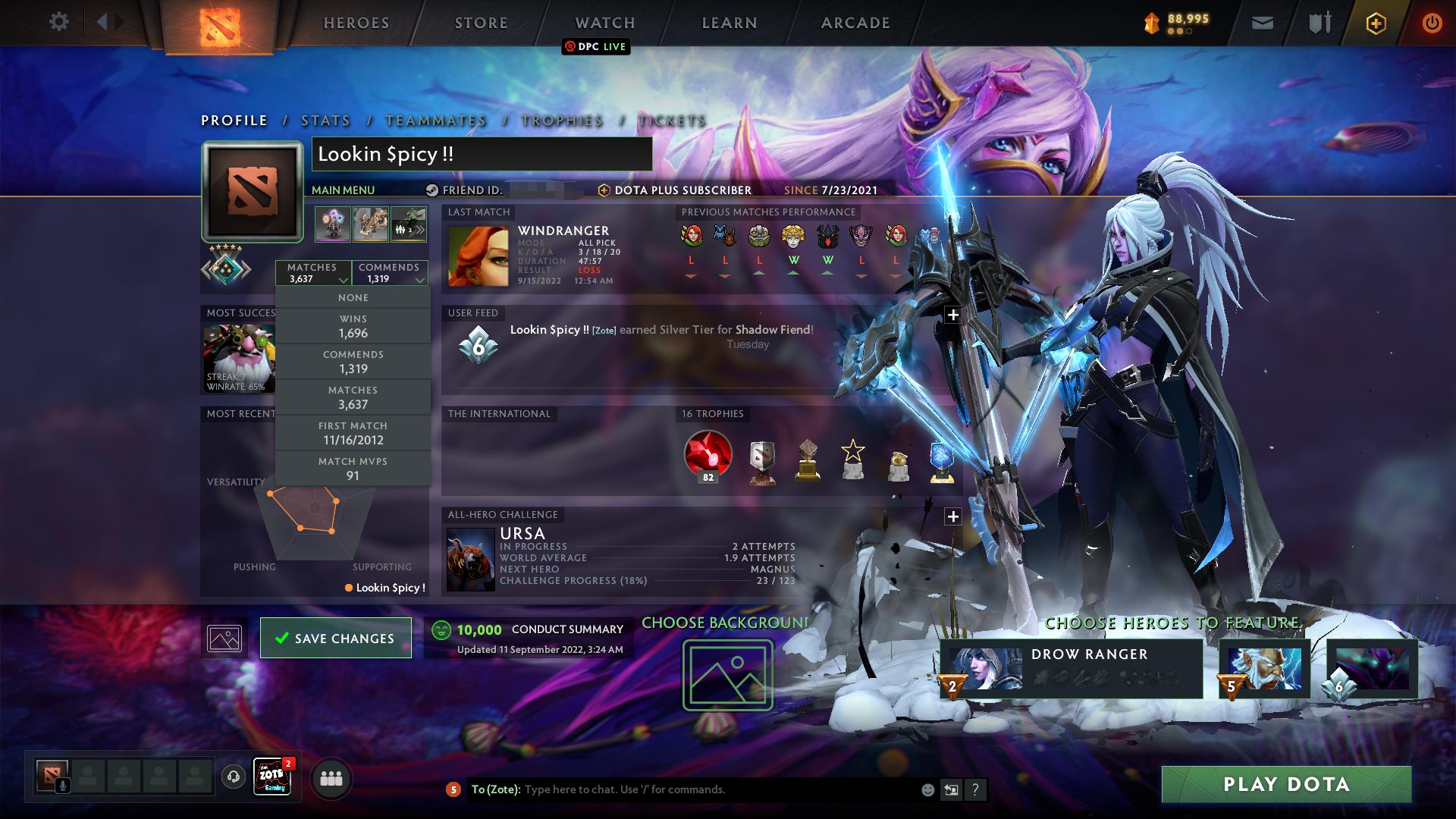Click the help question mark icon near chat input
Screen dimensions: 1456x819
coord(975,789)
